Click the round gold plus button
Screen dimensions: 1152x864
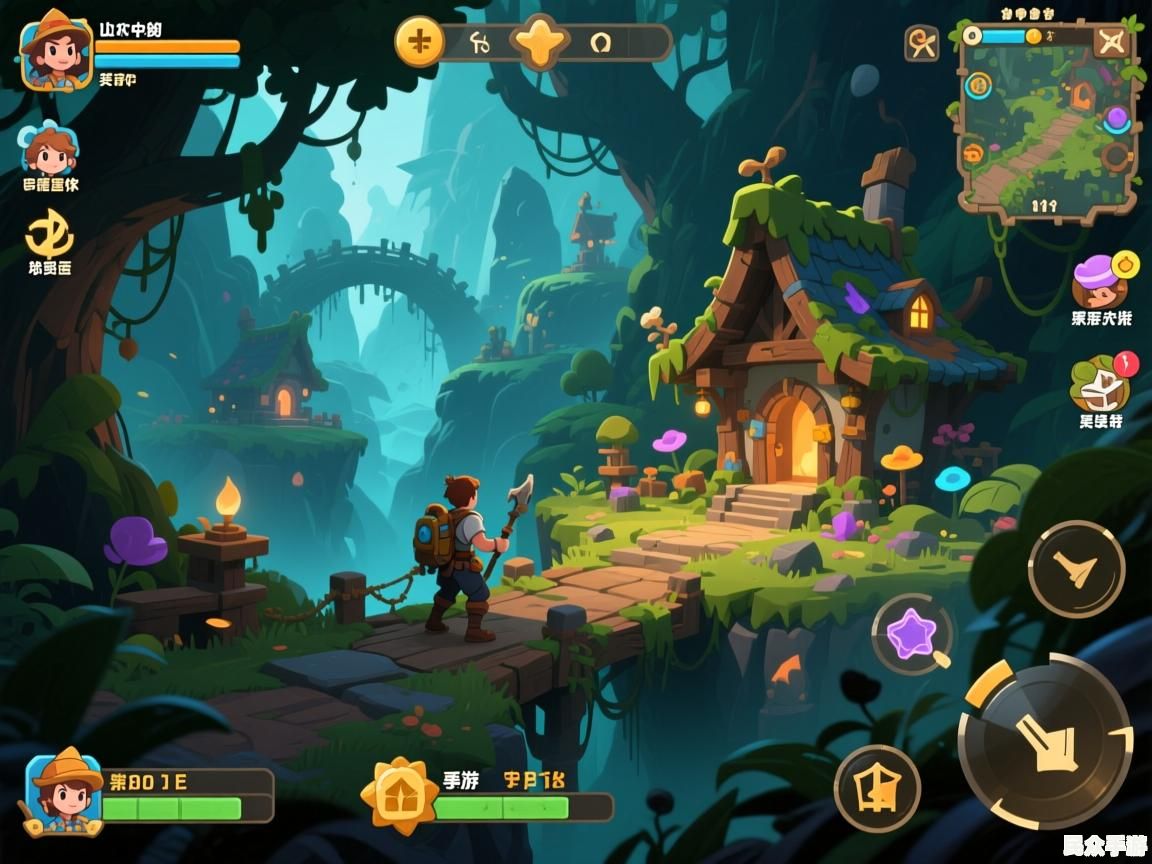pos(420,43)
